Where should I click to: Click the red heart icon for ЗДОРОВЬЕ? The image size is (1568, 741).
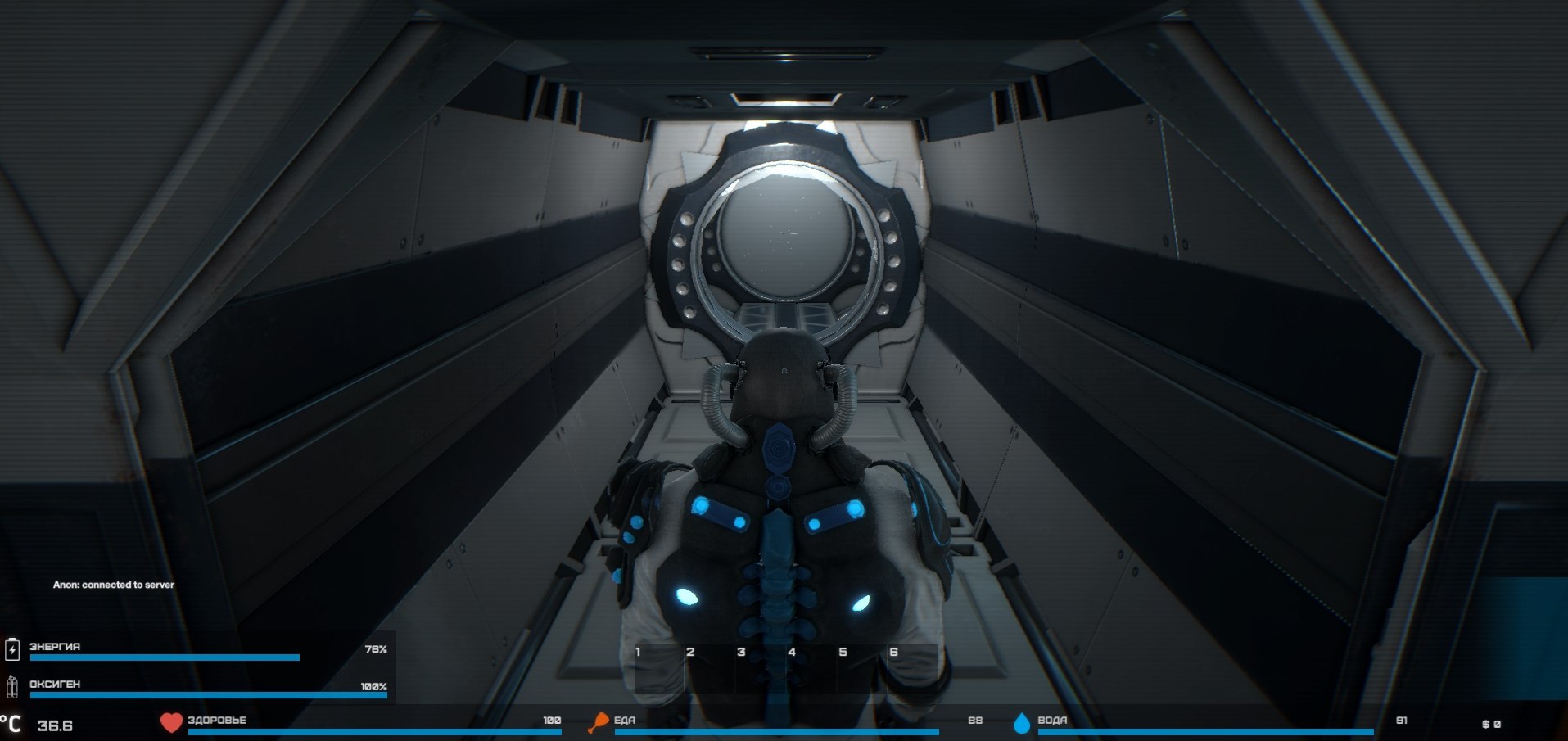[169, 721]
